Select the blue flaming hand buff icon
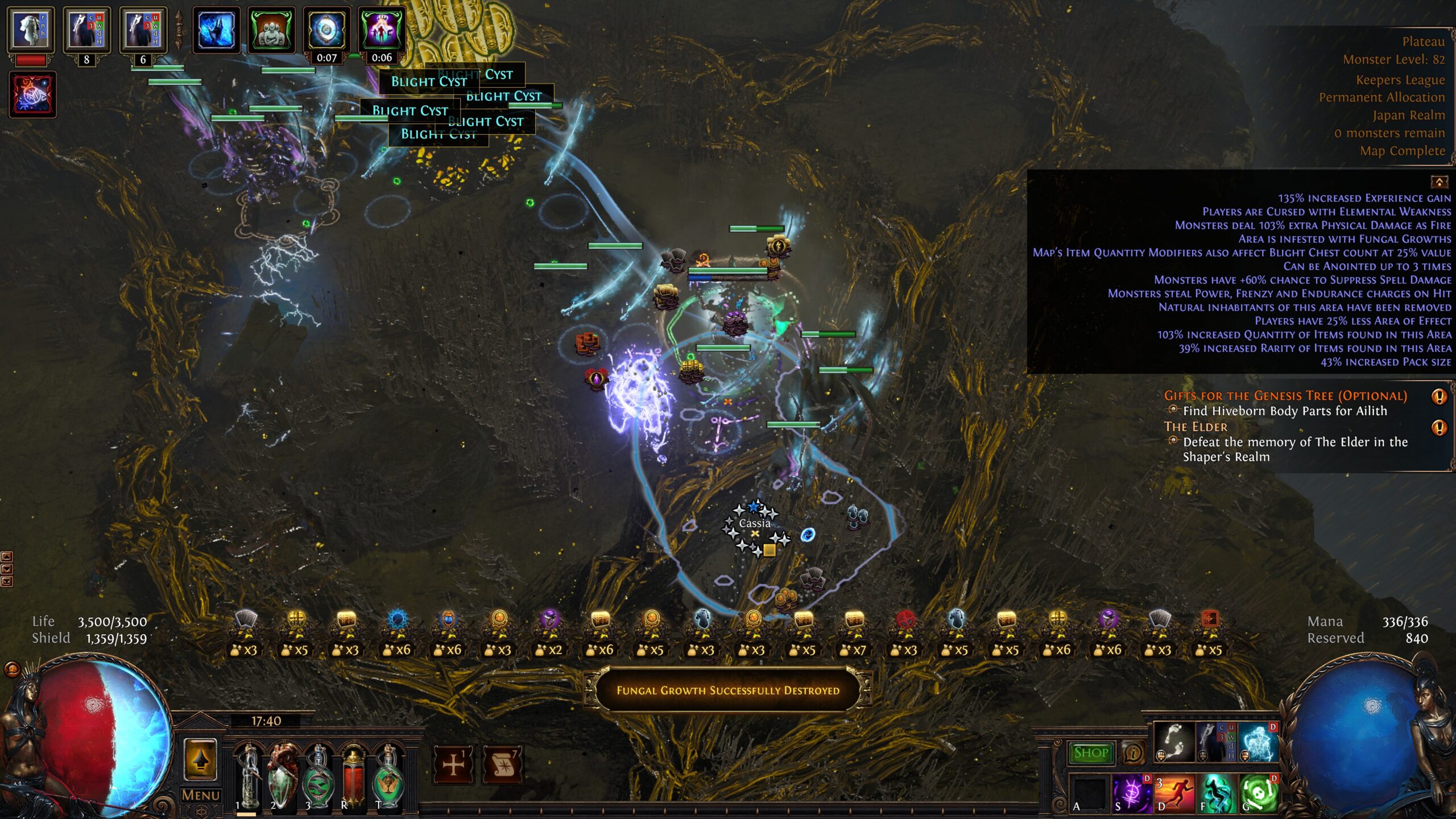This screenshot has height=819, width=1456. pyautogui.click(x=216, y=30)
